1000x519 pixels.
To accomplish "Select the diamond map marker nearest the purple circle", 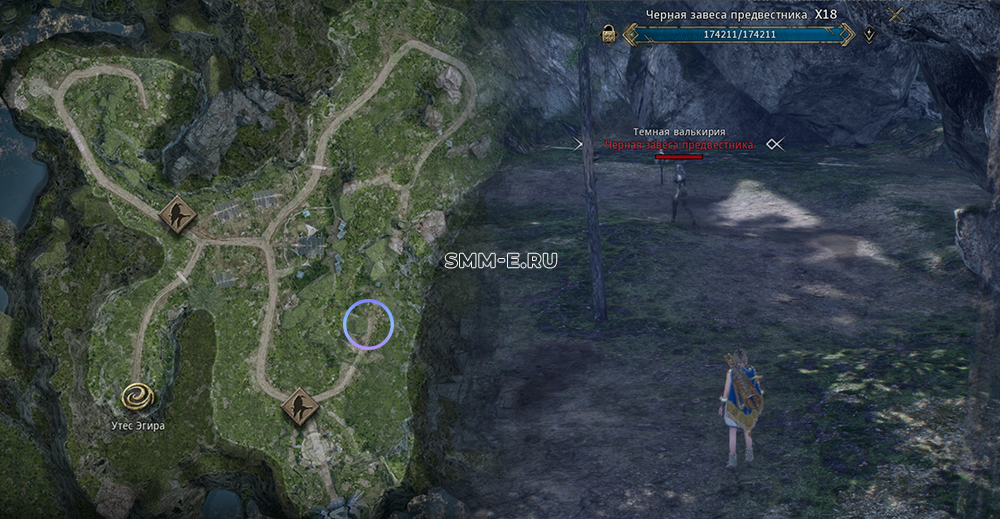I will click(x=298, y=407).
